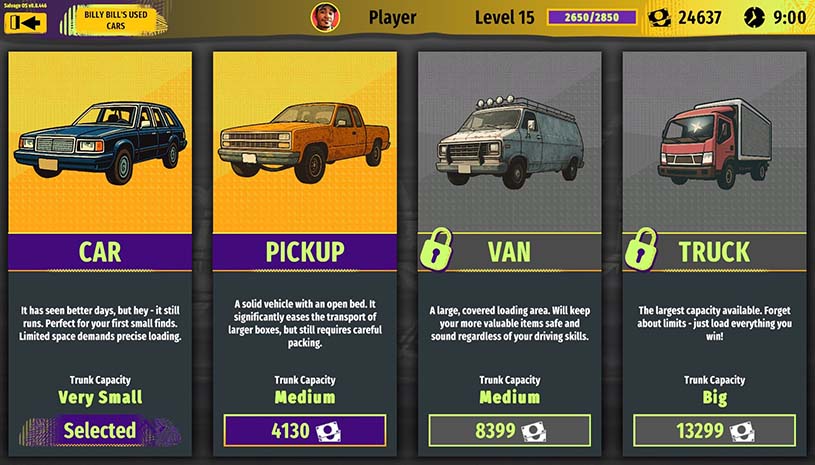Go back using the arrow button
The width and height of the screenshot is (815, 465).
pyautogui.click(x=26, y=22)
